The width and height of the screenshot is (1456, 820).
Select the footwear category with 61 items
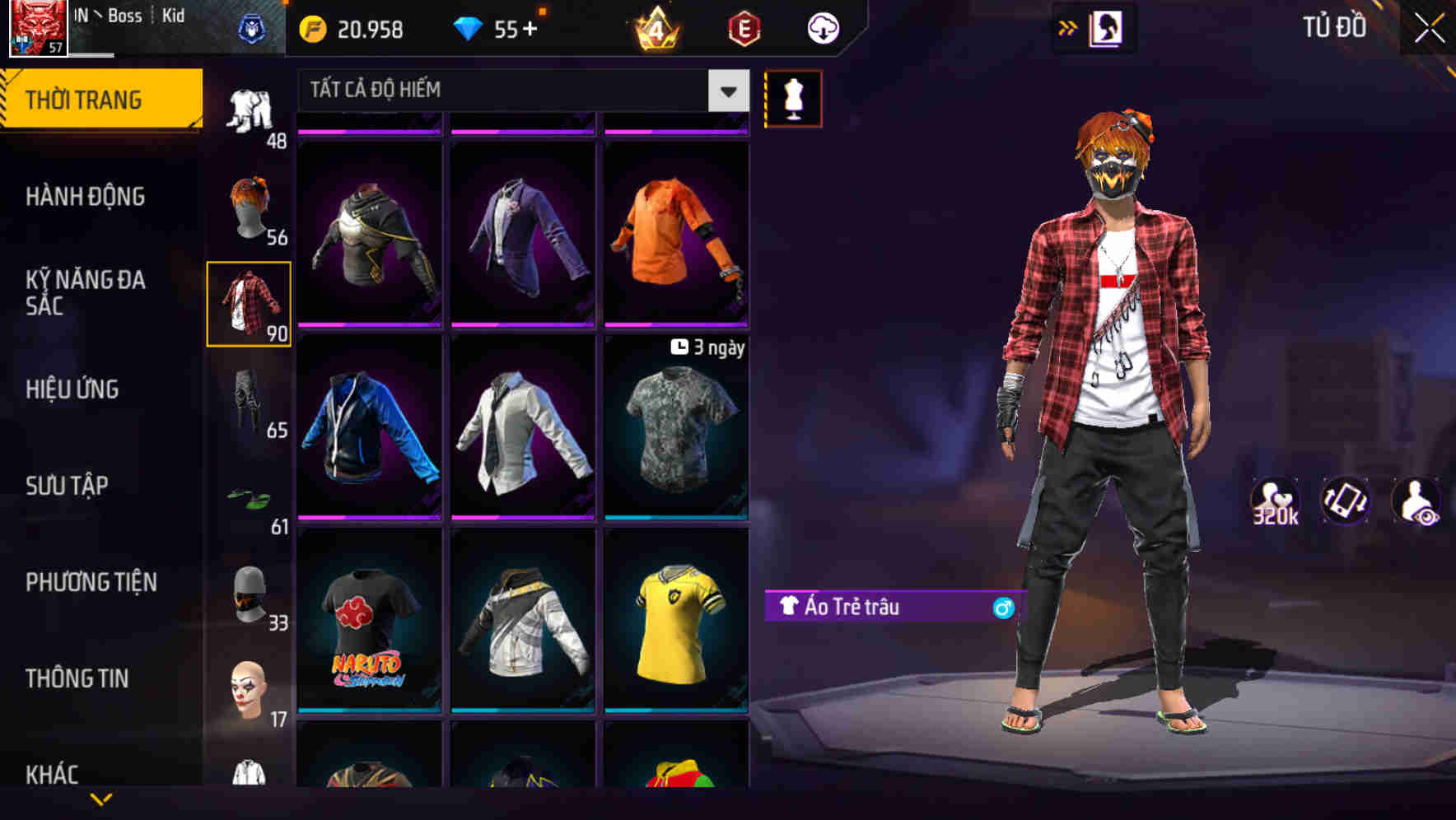click(x=250, y=494)
